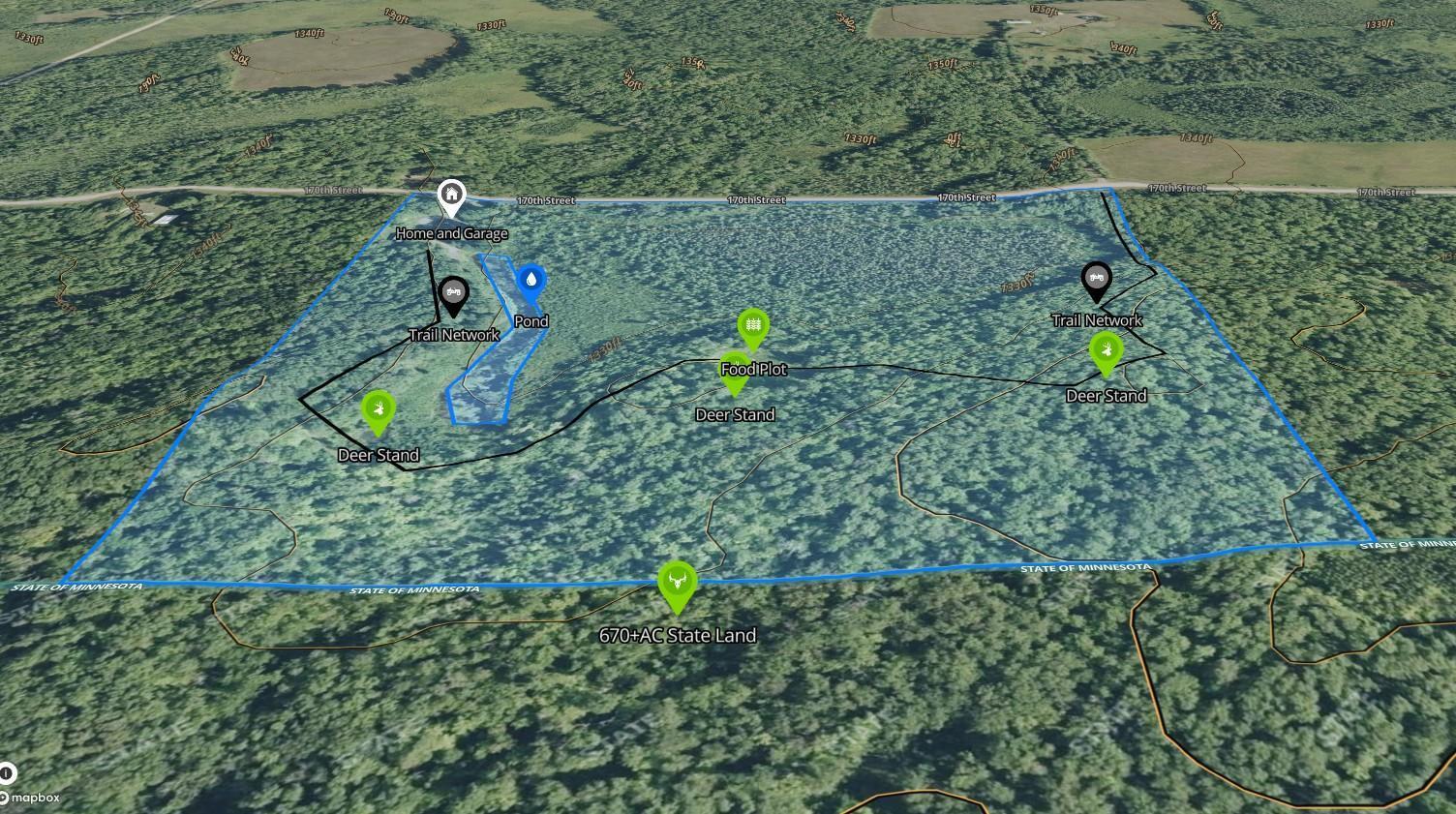Image resolution: width=1456 pixels, height=814 pixels.
Task: Select the center Deer Stand label
Action: (735, 413)
